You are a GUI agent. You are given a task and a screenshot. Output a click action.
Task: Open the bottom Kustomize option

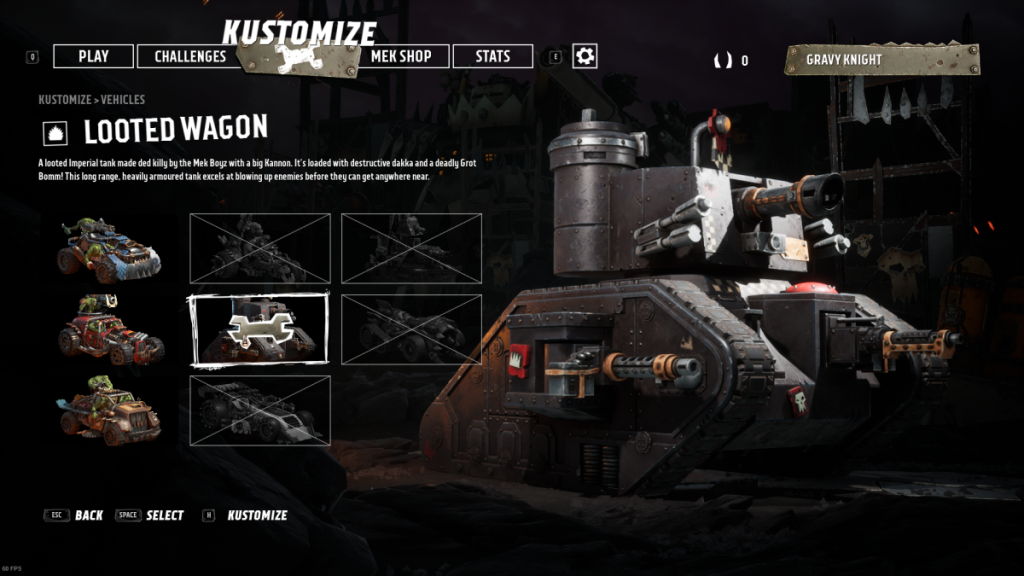(257, 515)
